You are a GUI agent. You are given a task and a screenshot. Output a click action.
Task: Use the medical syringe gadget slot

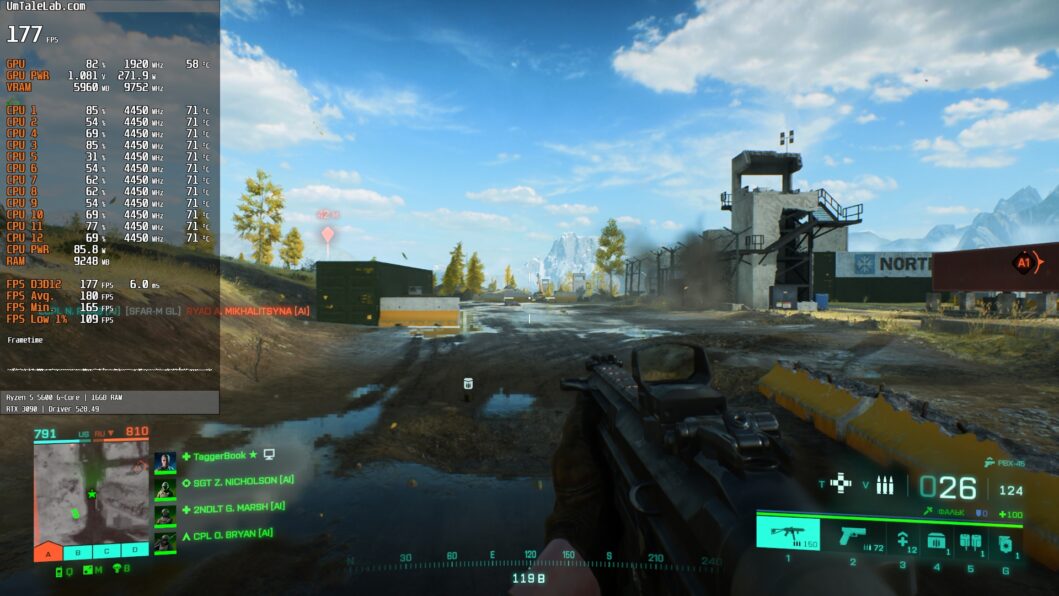(902, 540)
